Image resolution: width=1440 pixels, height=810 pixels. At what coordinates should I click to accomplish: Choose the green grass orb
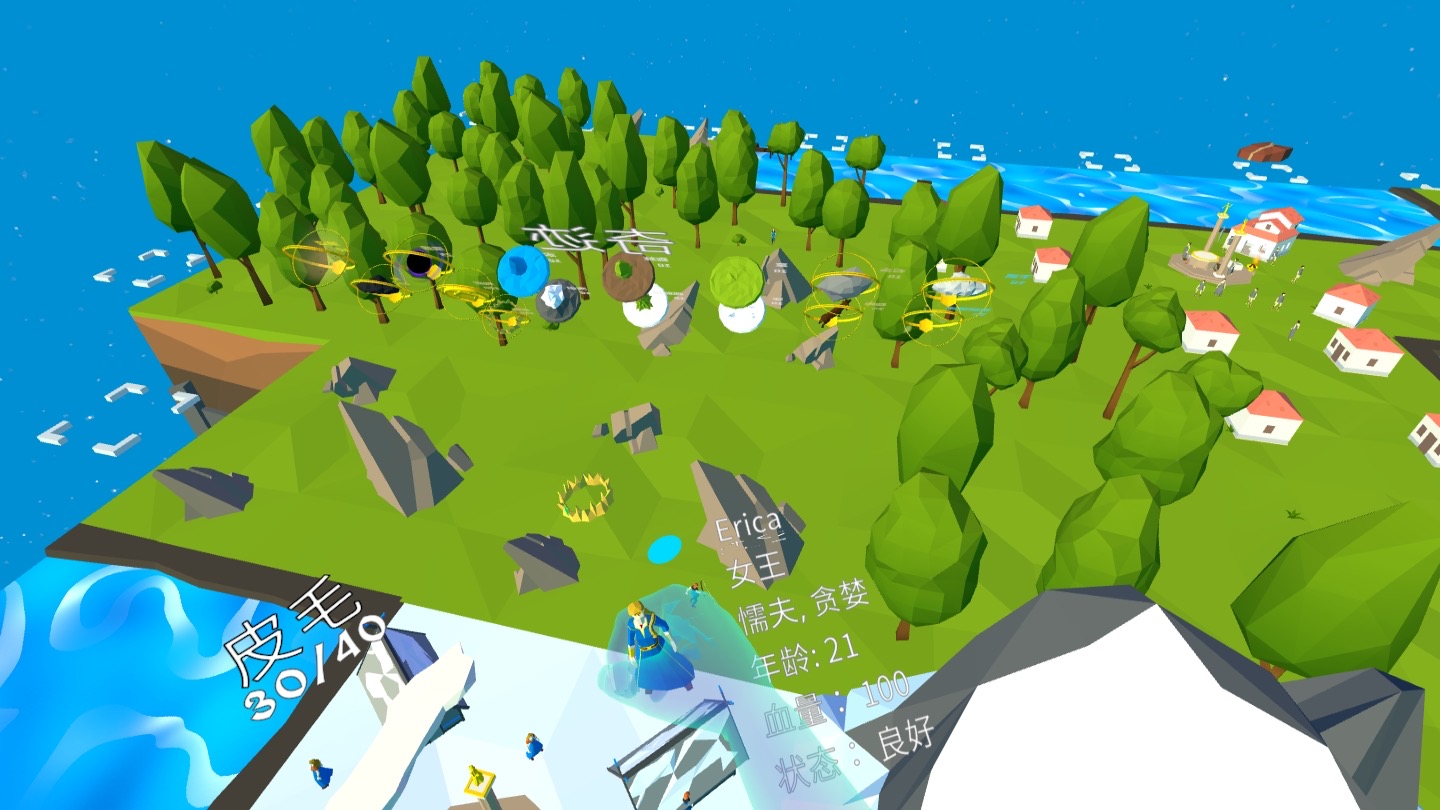pyautogui.click(x=736, y=281)
